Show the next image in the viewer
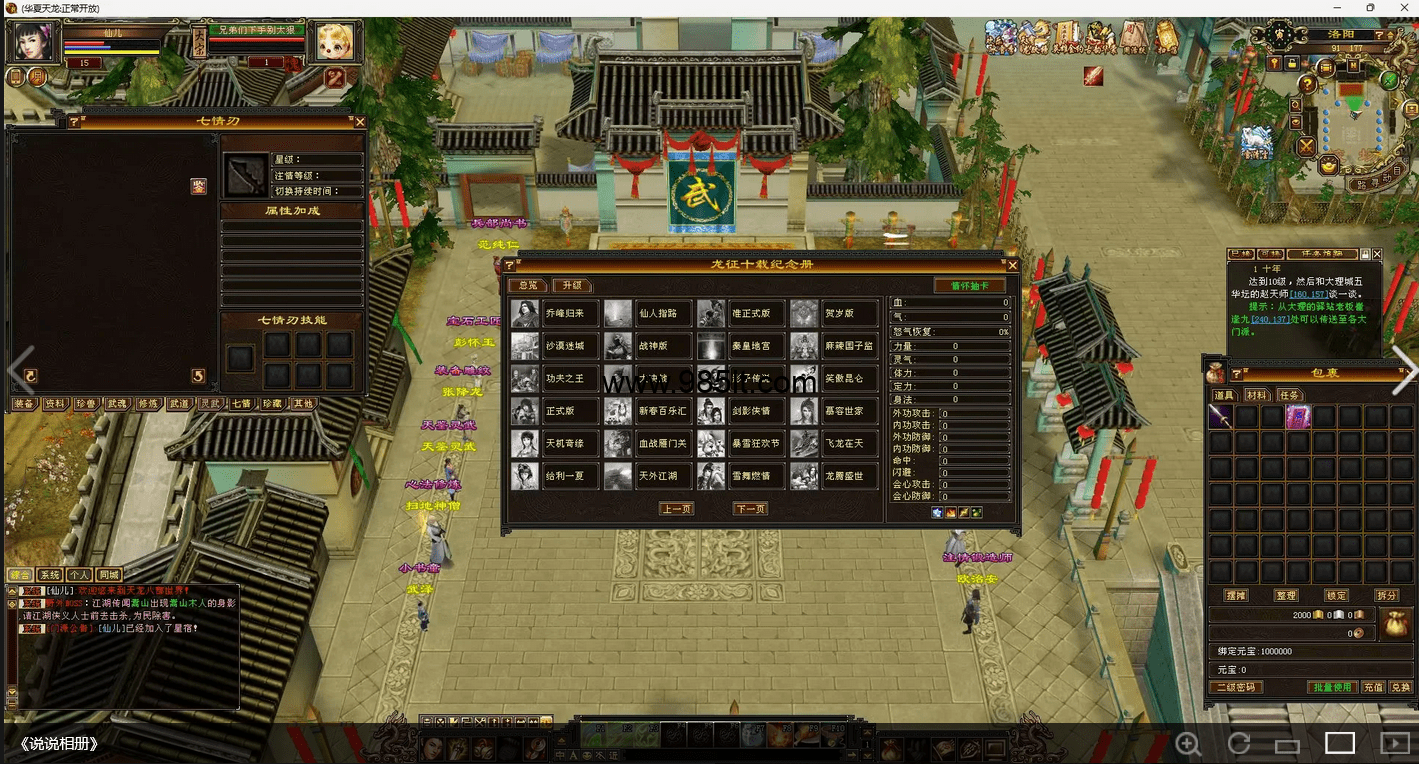The height and width of the screenshot is (764, 1419). tap(1404, 372)
